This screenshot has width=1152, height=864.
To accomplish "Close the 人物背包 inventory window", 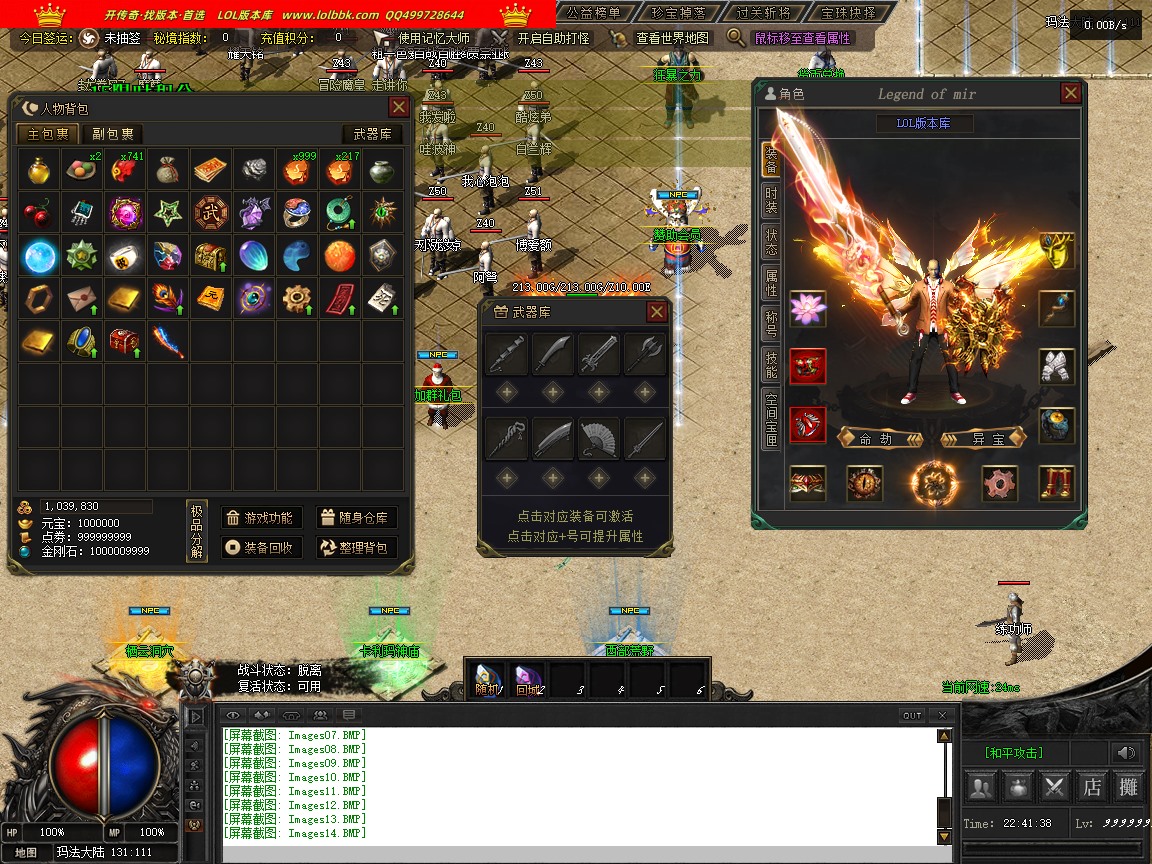I will point(398,107).
